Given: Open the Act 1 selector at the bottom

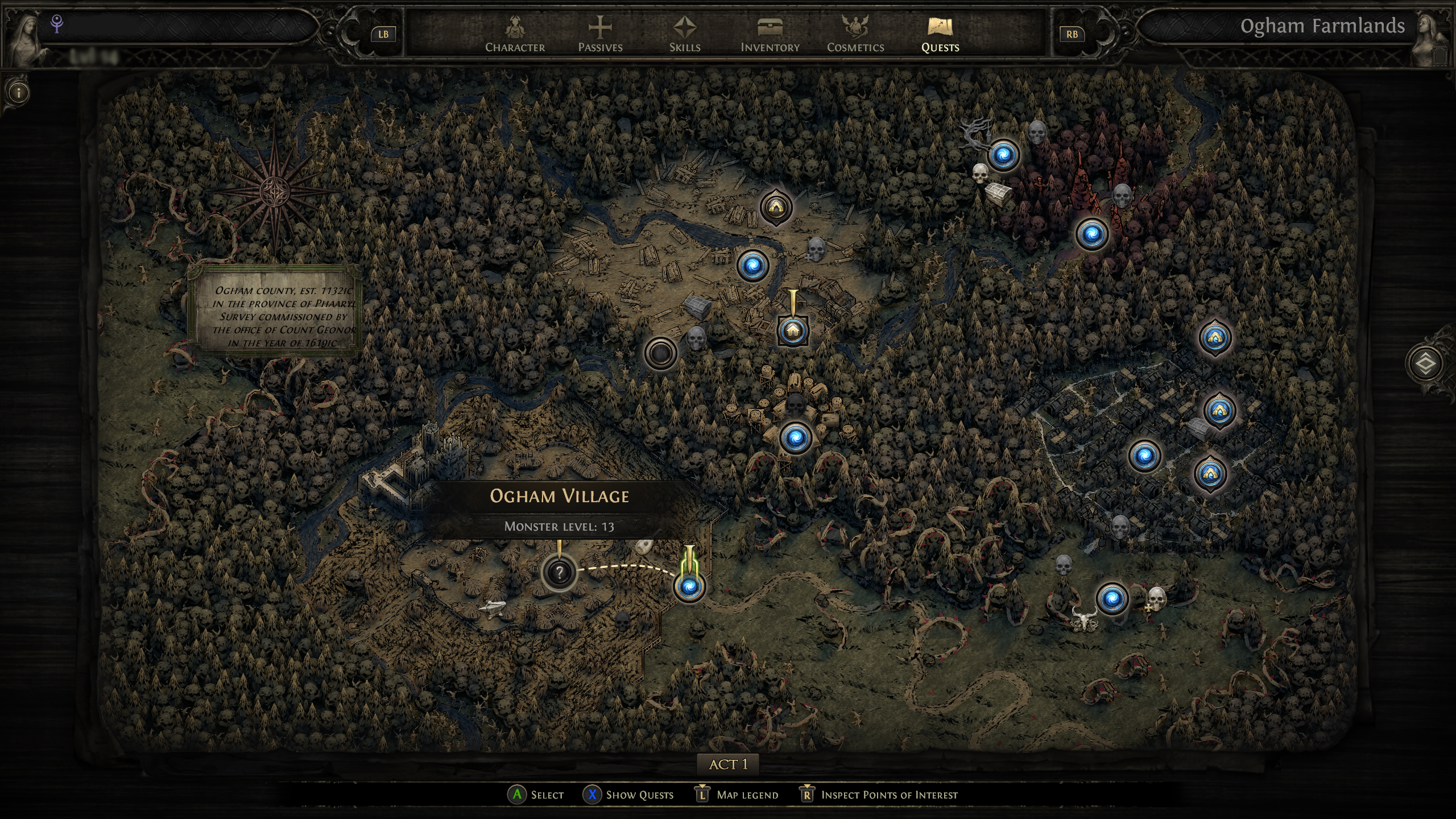Looking at the screenshot, I should coord(728,764).
